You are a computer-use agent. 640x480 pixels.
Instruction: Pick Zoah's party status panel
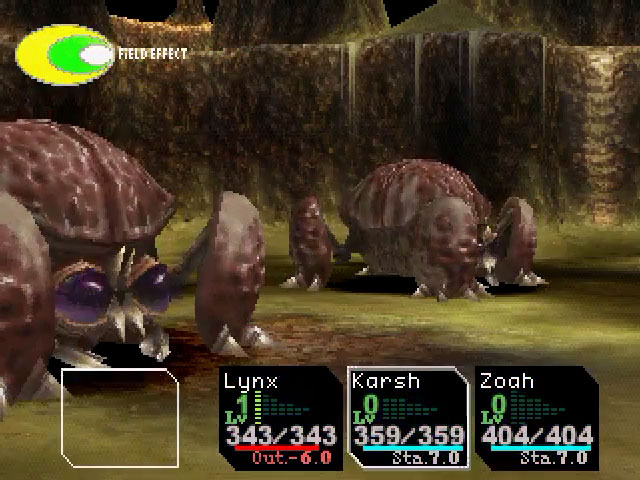535,417
